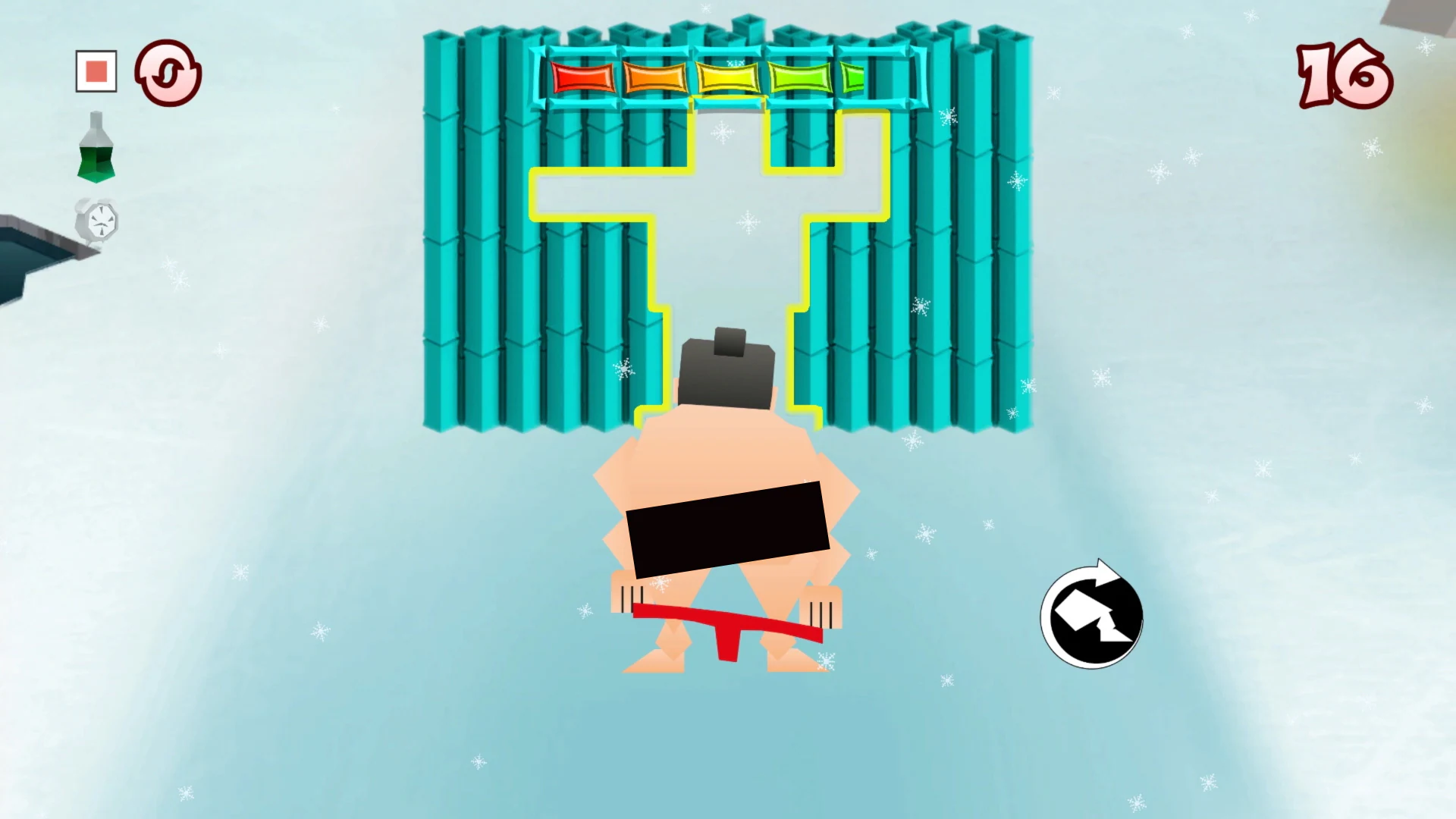1456x819 pixels.
Task: Toggle the red segment of the power meter
Action: pos(584,76)
